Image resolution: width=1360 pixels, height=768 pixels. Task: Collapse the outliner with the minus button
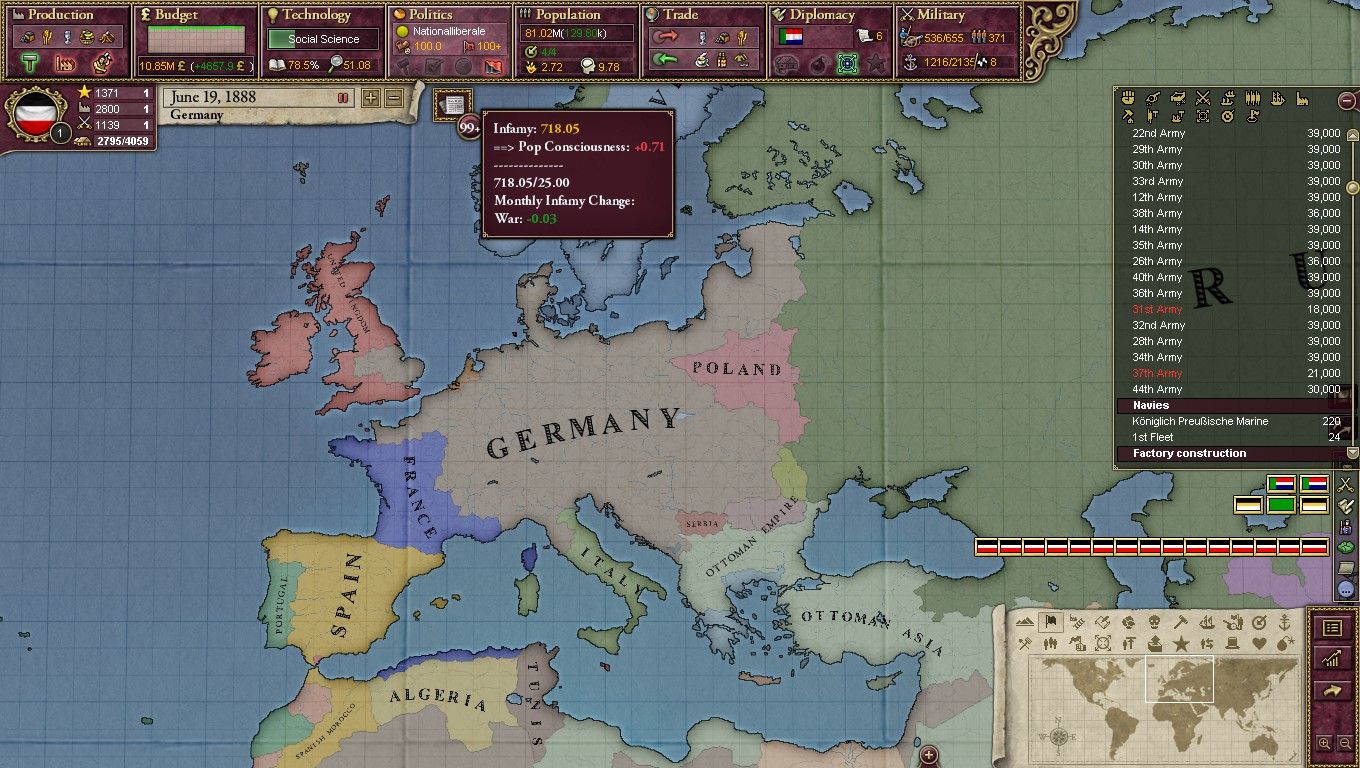click(x=1349, y=101)
